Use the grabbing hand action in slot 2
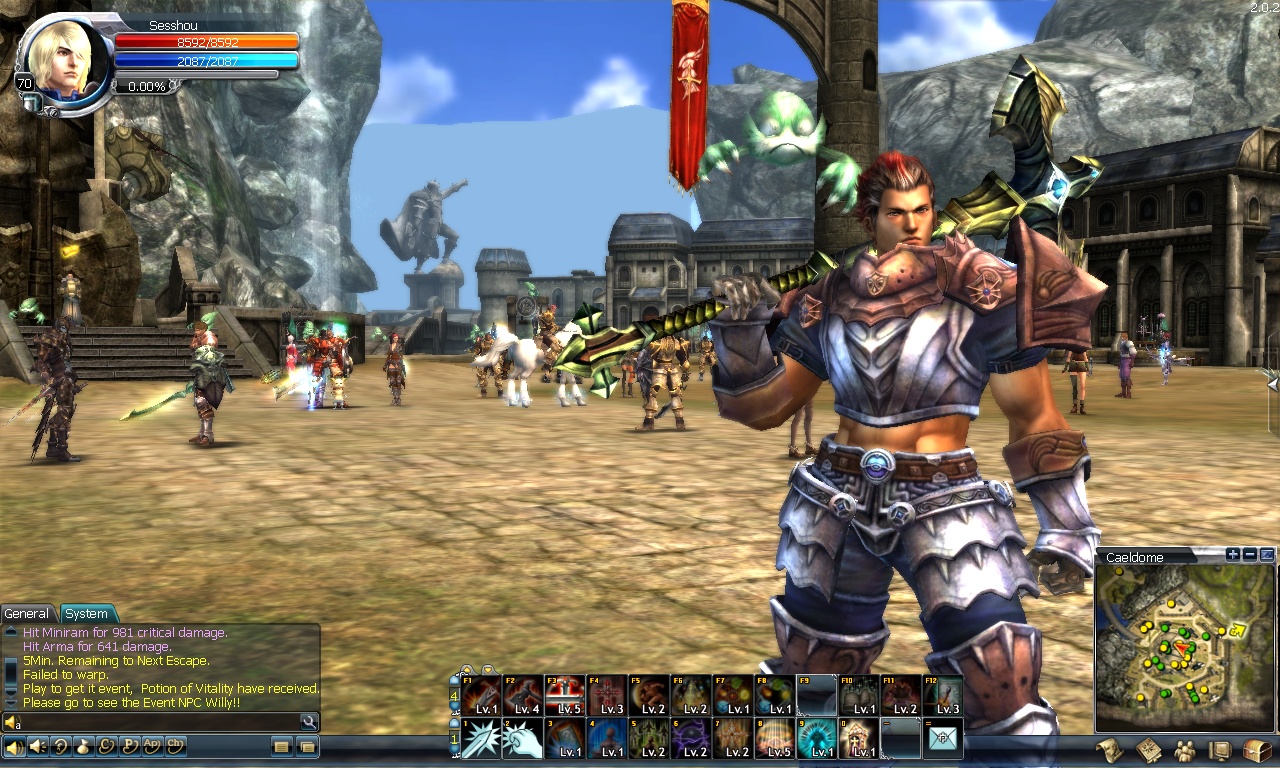The image size is (1280, 768). pos(522,739)
